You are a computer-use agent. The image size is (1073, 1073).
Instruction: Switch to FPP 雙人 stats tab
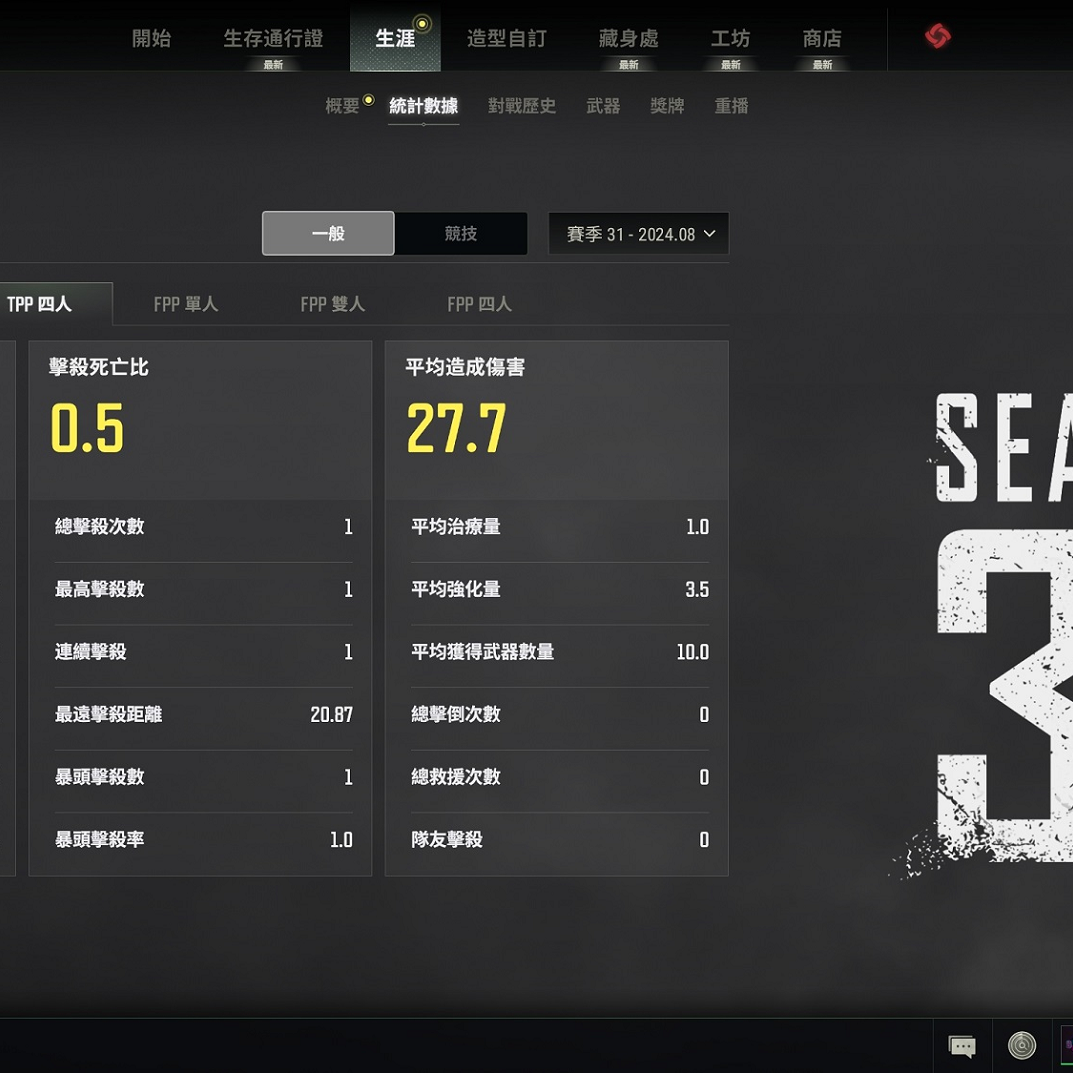[333, 304]
